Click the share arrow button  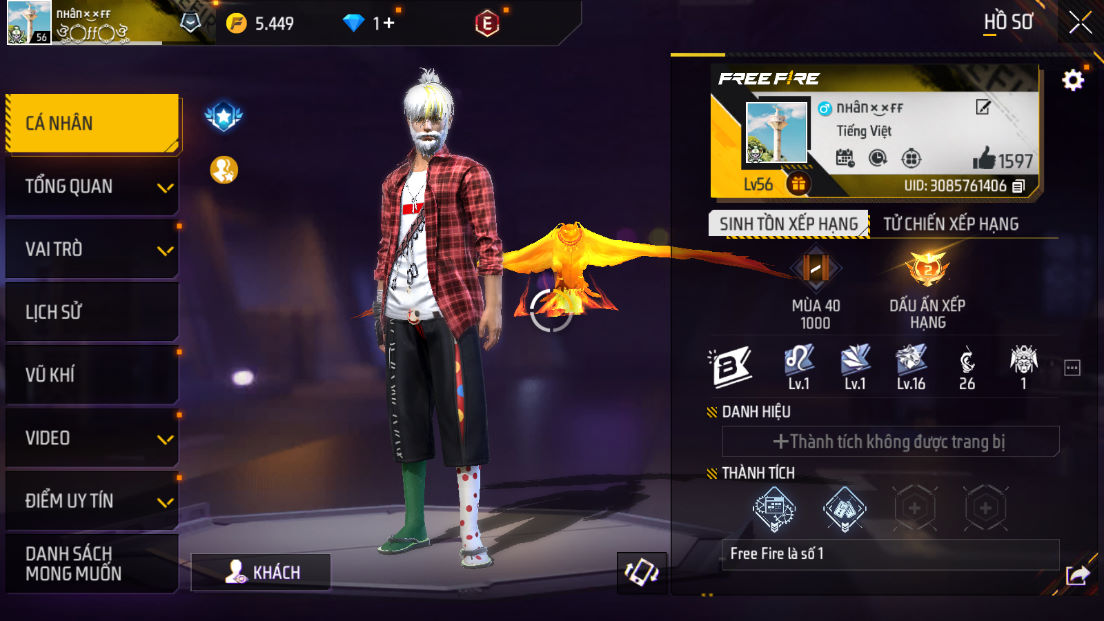pos(1077,575)
